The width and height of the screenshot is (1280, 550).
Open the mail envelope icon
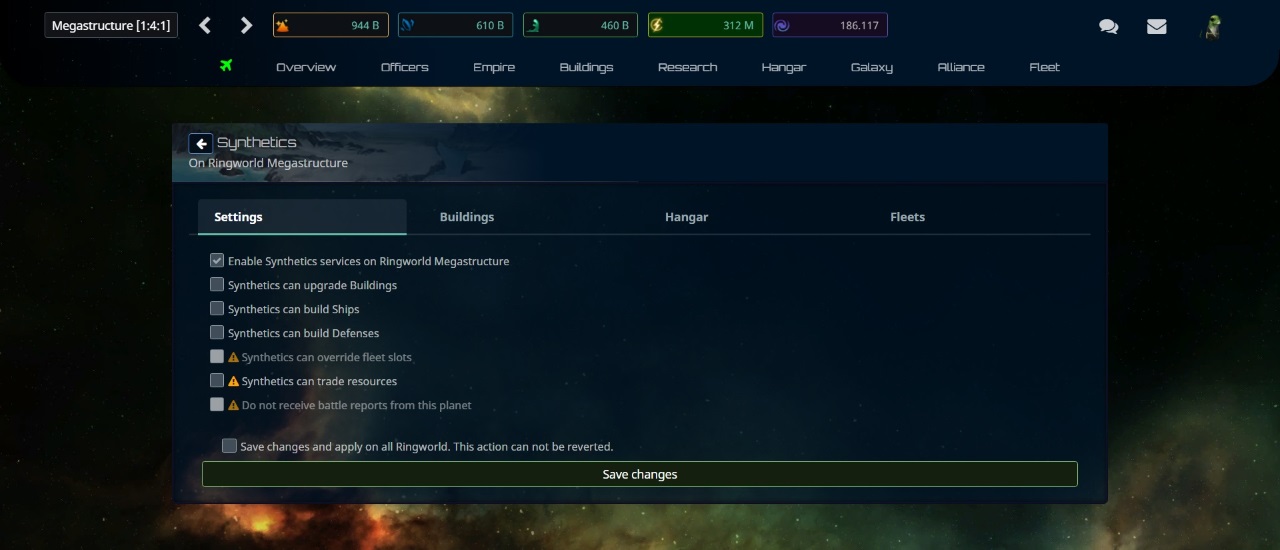(x=1157, y=27)
